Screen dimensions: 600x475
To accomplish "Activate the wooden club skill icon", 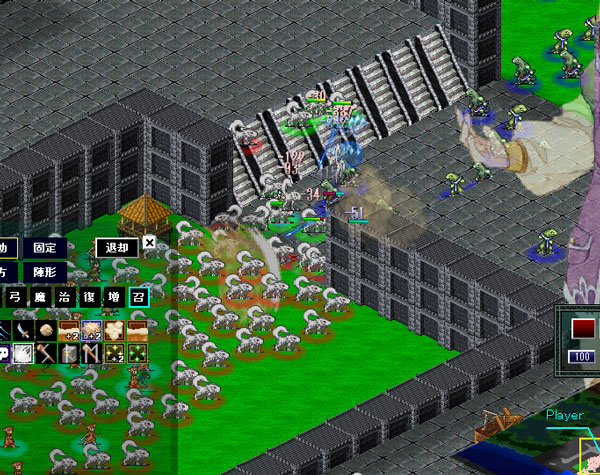I will [46, 353].
